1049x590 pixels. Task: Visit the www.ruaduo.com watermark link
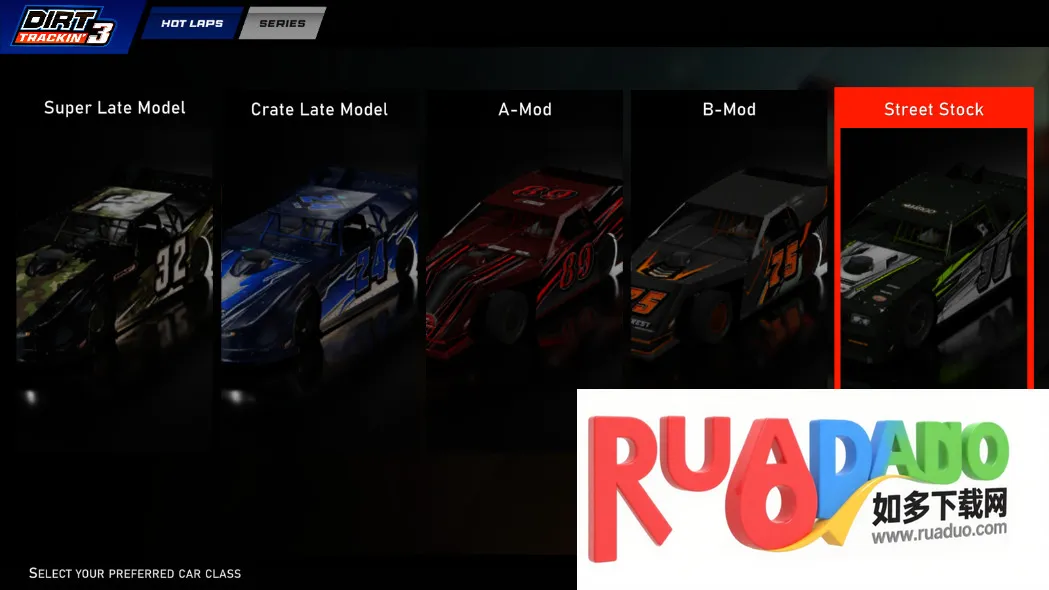pos(938,534)
